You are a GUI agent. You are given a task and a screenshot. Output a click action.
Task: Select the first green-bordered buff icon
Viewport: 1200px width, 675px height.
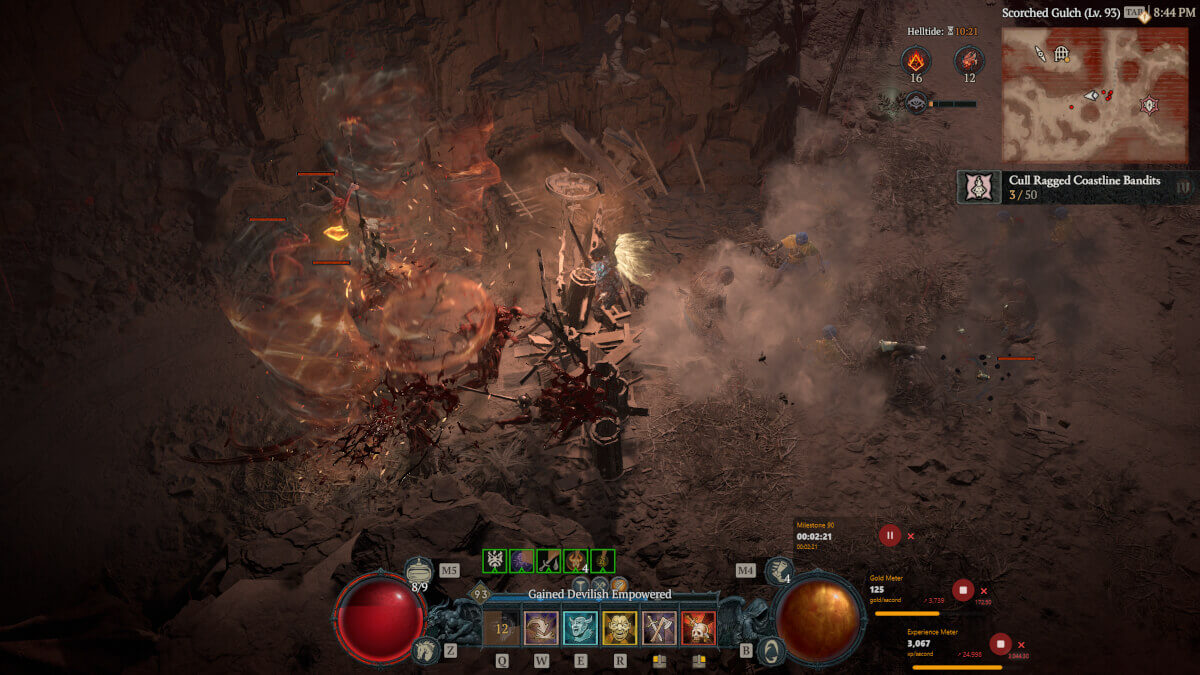coord(495,561)
